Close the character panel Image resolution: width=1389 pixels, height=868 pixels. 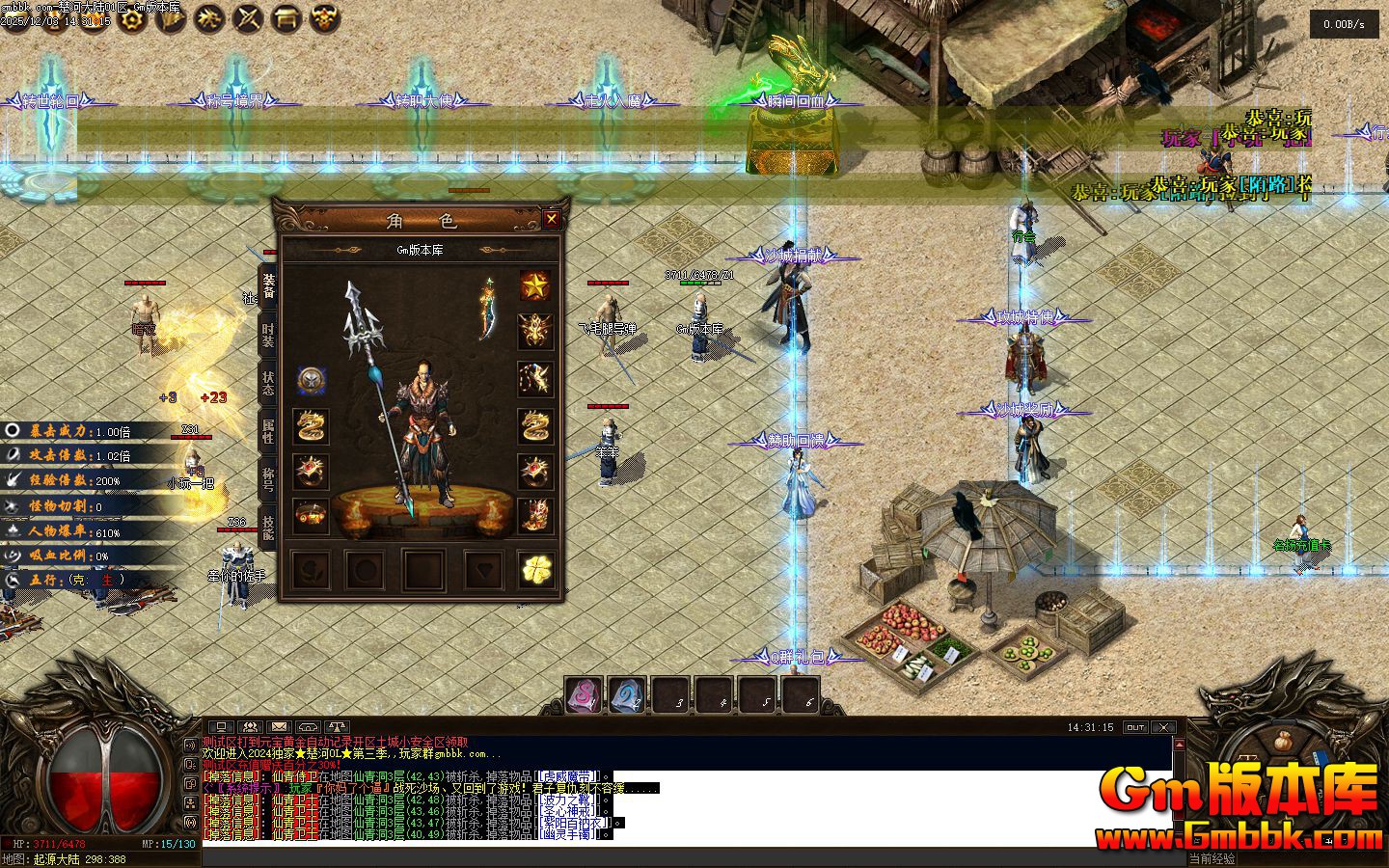tap(552, 219)
